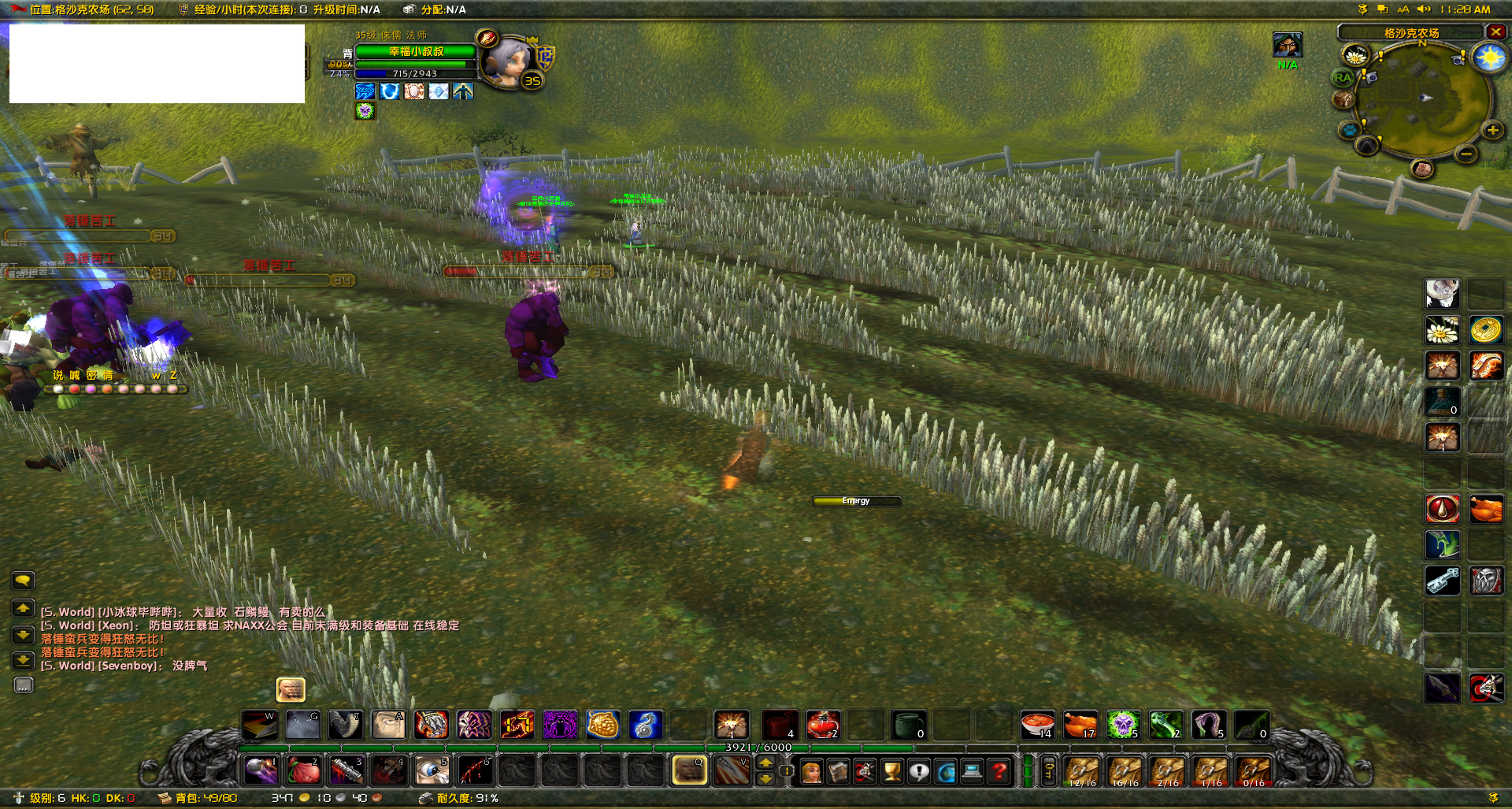
Task: Open the world map scroll icon below minimap
Action: click(x=1421, y=168)
